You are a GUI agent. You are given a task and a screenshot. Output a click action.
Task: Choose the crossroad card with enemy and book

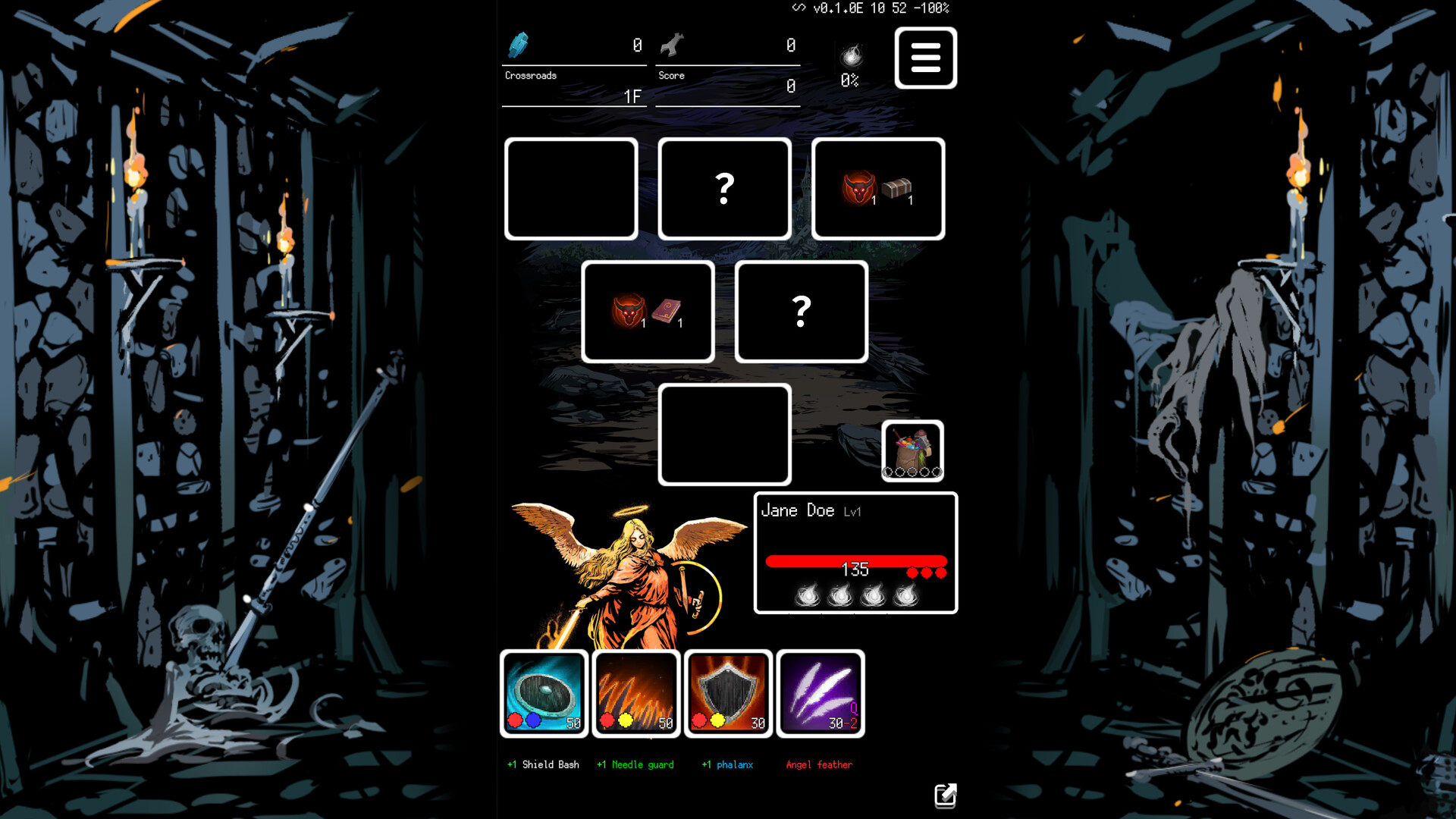point(648,312)
